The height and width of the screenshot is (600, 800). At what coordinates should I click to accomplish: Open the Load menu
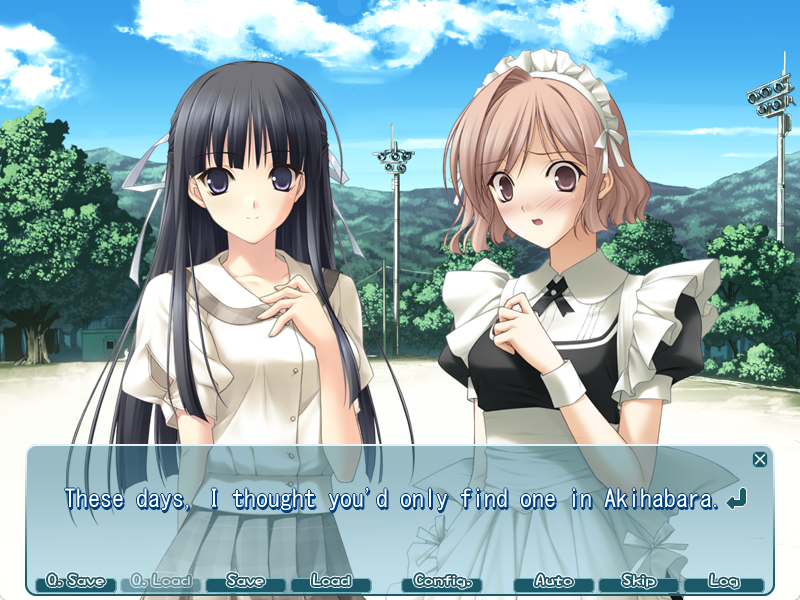[330, 581]
